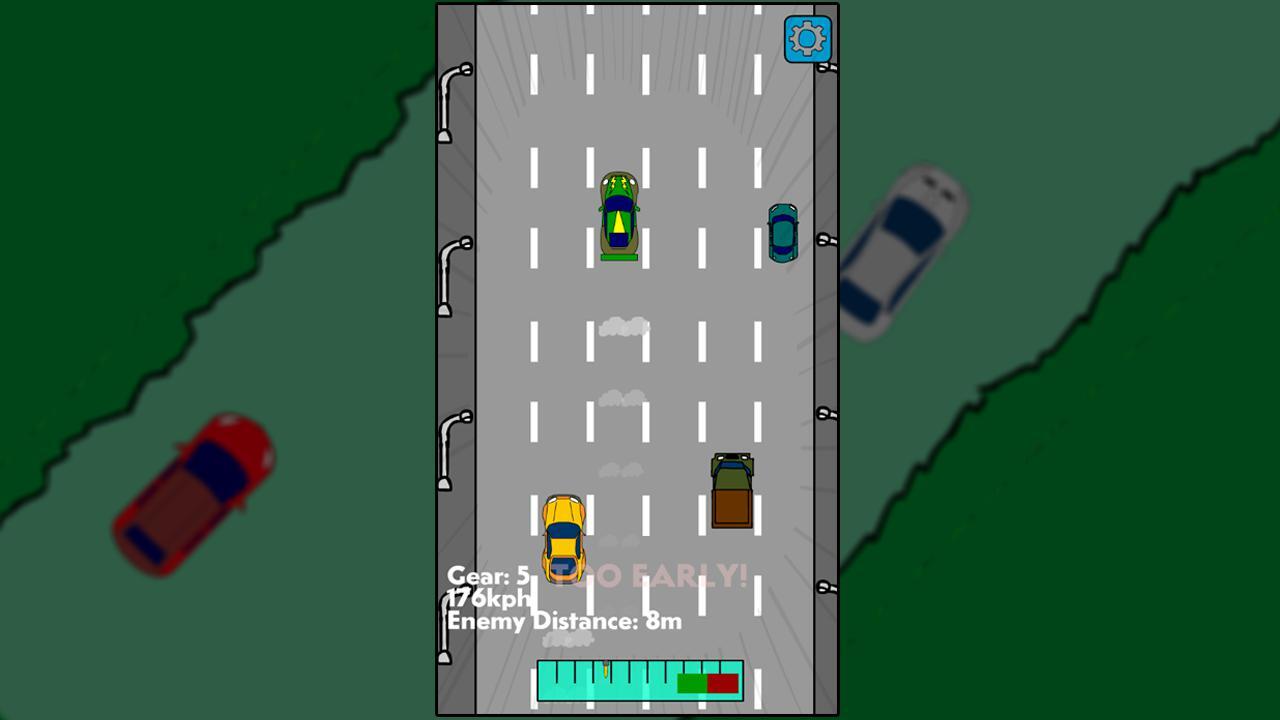Image resolution: width=1280 pixels, height=720 pixels.
Task: Click the red danger zone of the shift bar
Action: point(722,683)
